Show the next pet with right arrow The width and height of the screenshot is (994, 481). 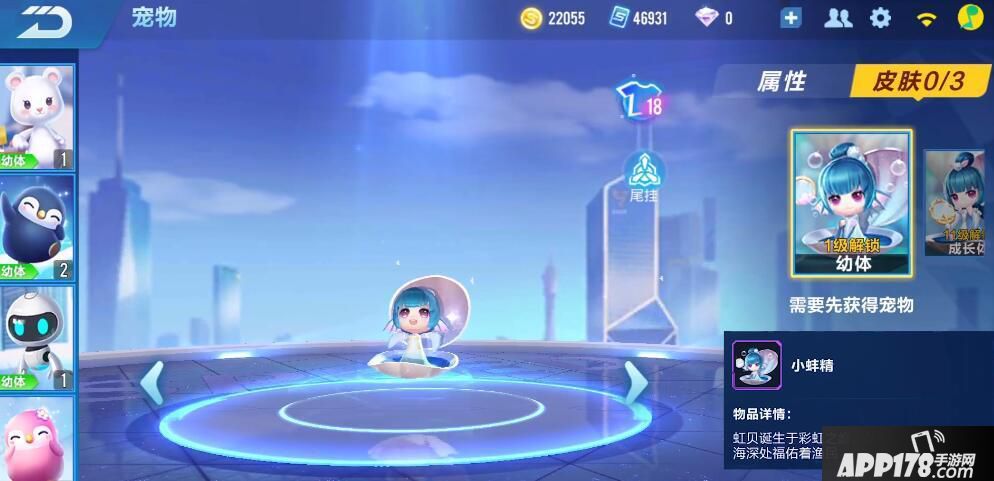(635, 381)
